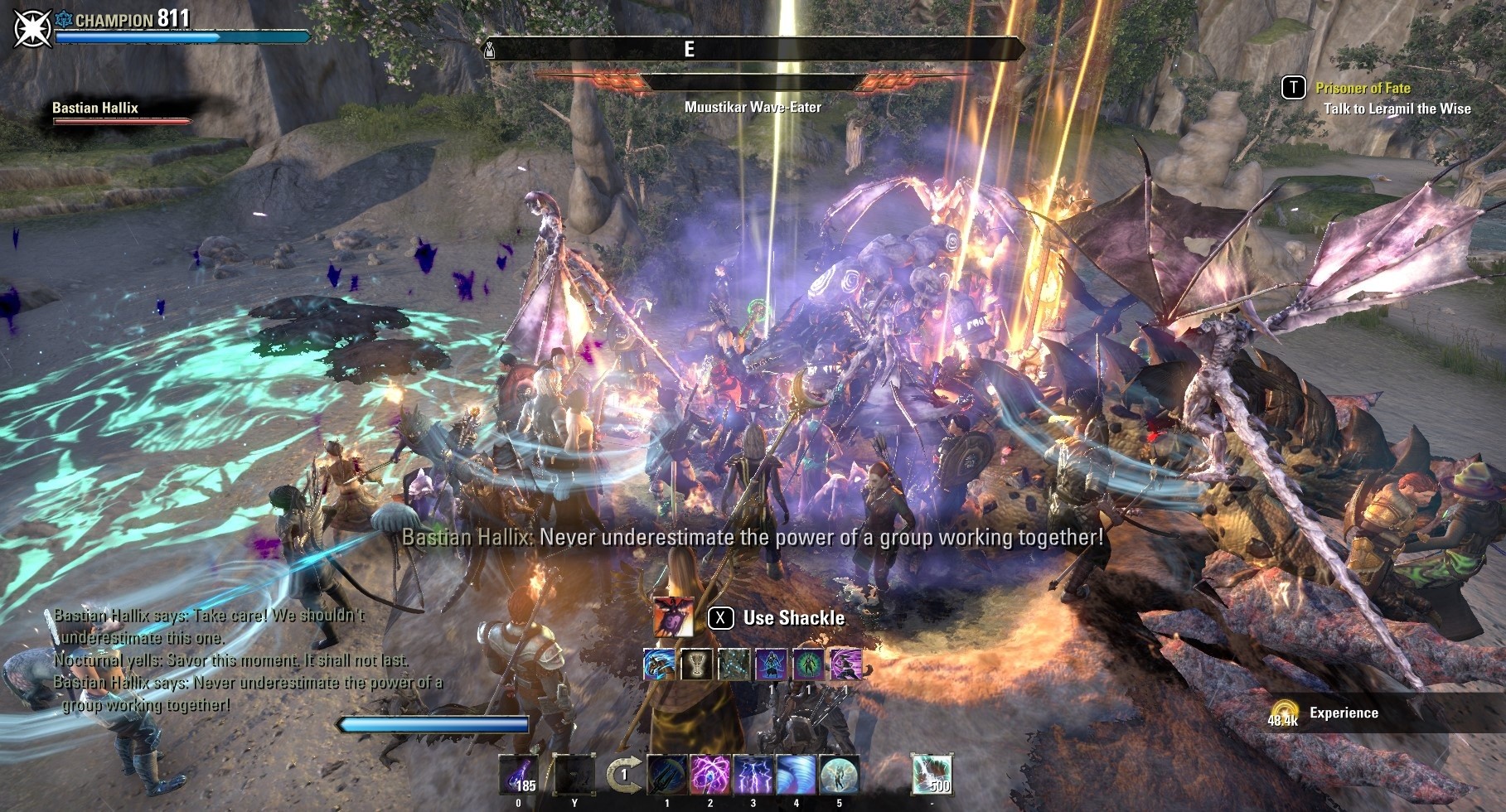Screen dimensions: 1506x812
Task: Cast the purple lightning staff ability
Action: pyautogui.click(x=710, y=775)
